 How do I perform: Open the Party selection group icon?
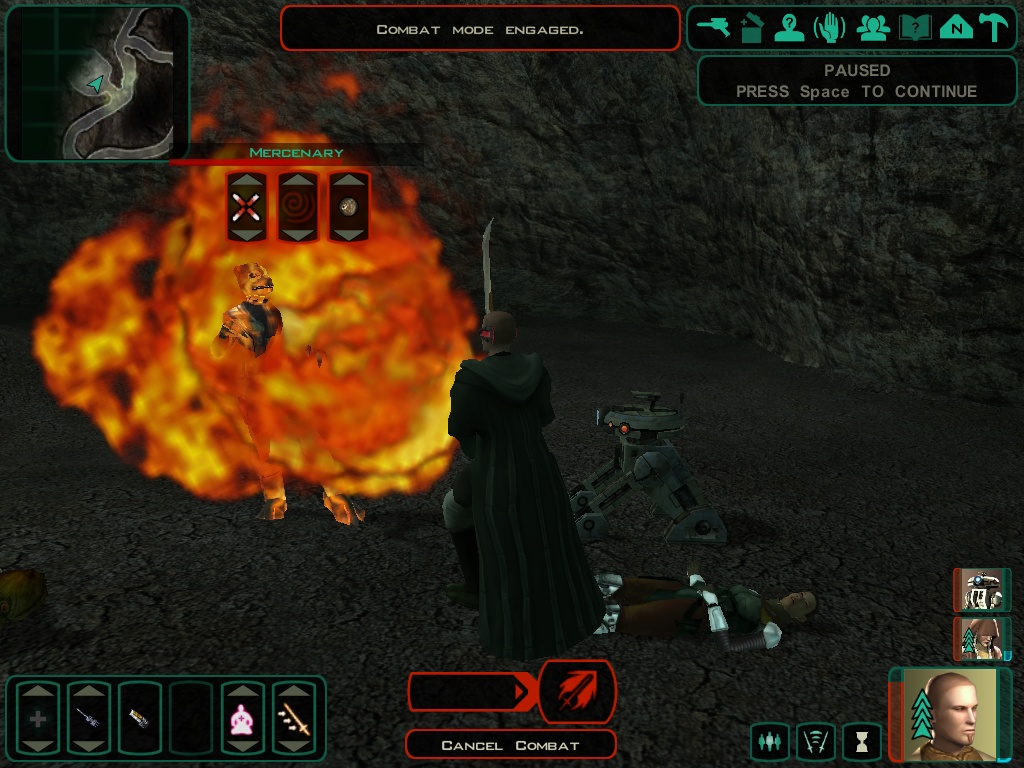[873, 27]
